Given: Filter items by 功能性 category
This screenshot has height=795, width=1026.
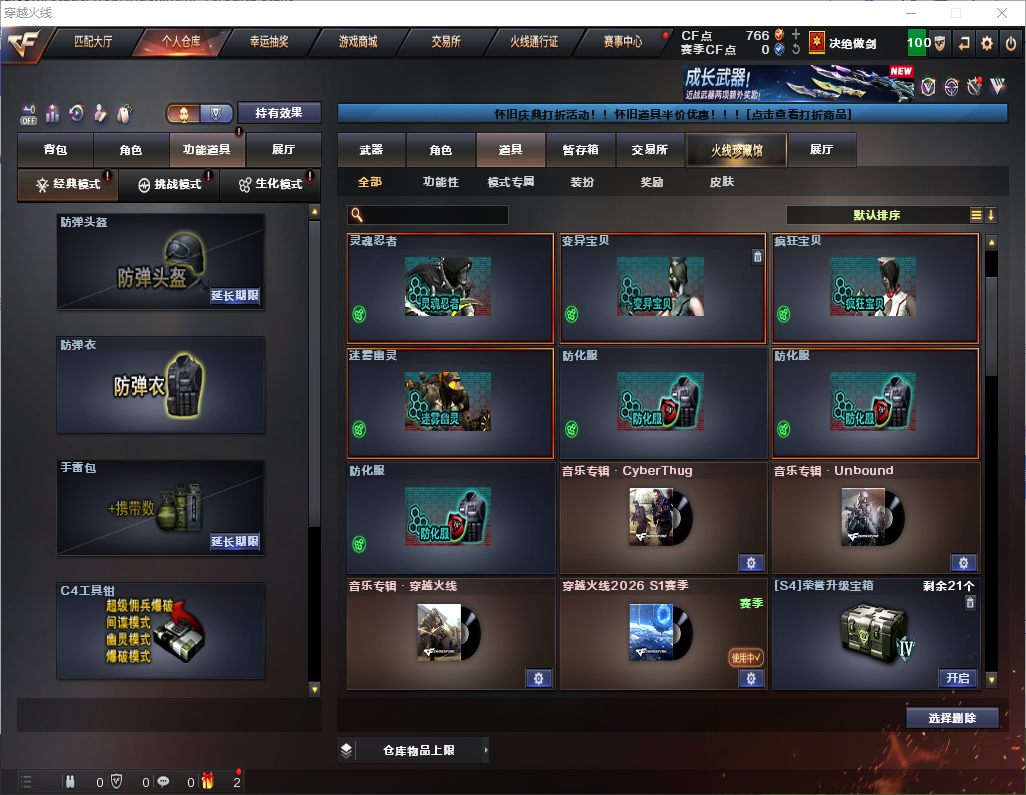Looking at the screenshot, I should pyautogui.click(x=440, y=182).
